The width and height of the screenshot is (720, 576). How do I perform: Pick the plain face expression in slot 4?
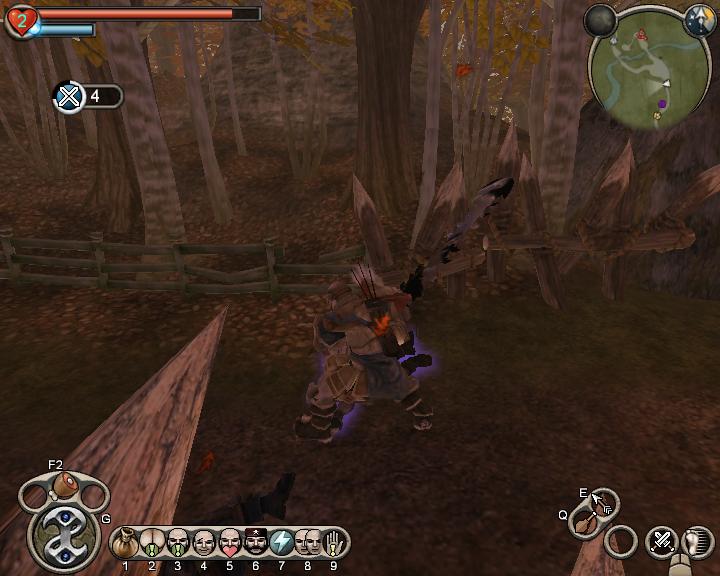[x=204, y=544]
